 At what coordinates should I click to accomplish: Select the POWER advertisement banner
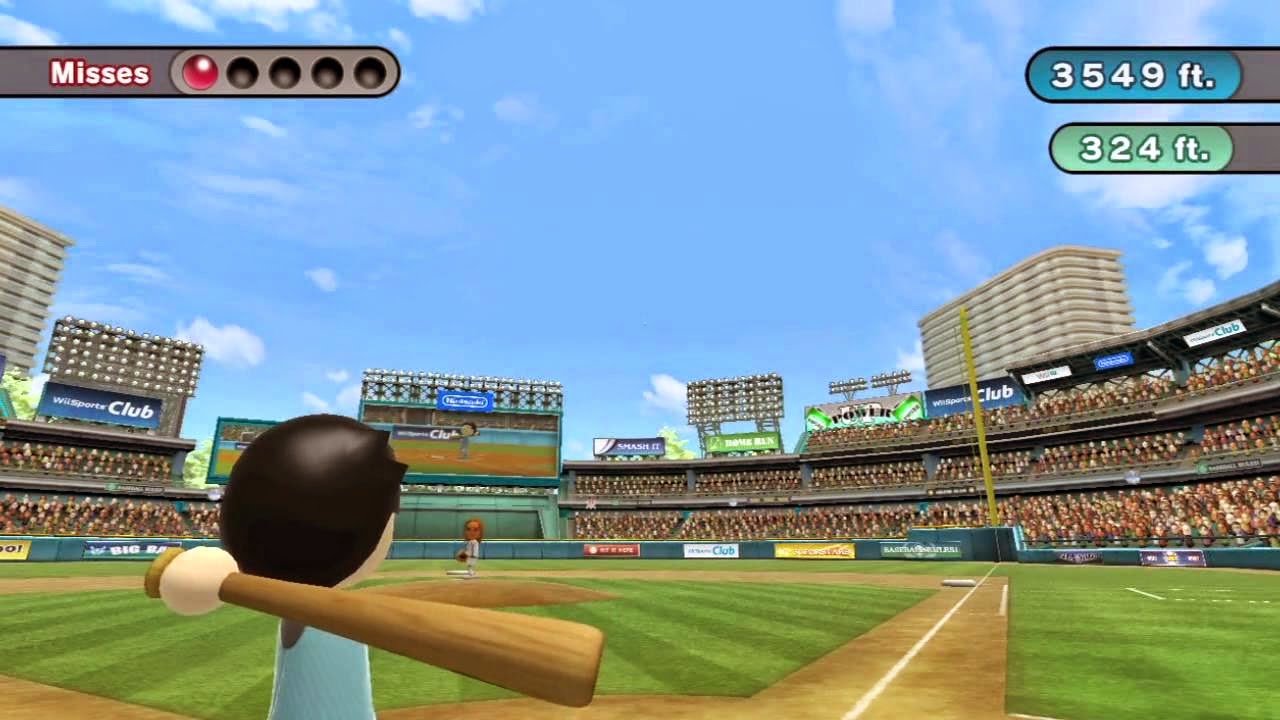click(862, 413)
